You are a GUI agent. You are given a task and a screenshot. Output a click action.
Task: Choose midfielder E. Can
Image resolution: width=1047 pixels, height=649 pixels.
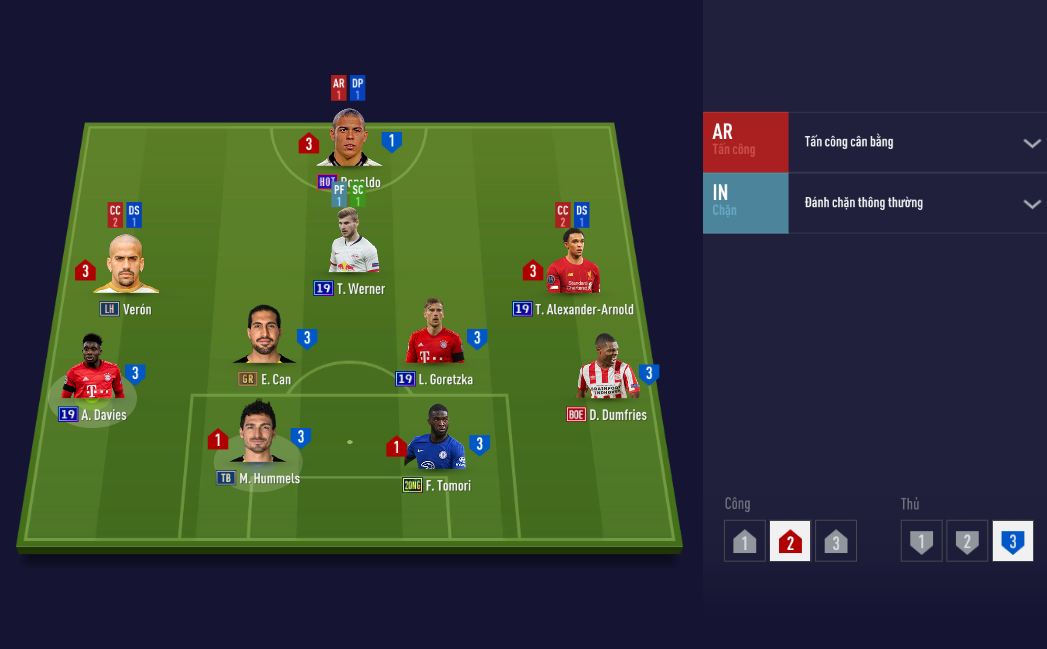click(x=264, y=336)
